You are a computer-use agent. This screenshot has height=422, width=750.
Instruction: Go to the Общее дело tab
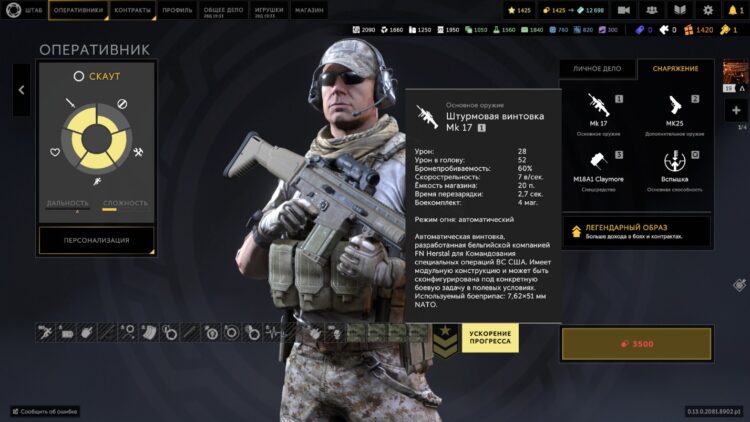(x=221, y=10)
